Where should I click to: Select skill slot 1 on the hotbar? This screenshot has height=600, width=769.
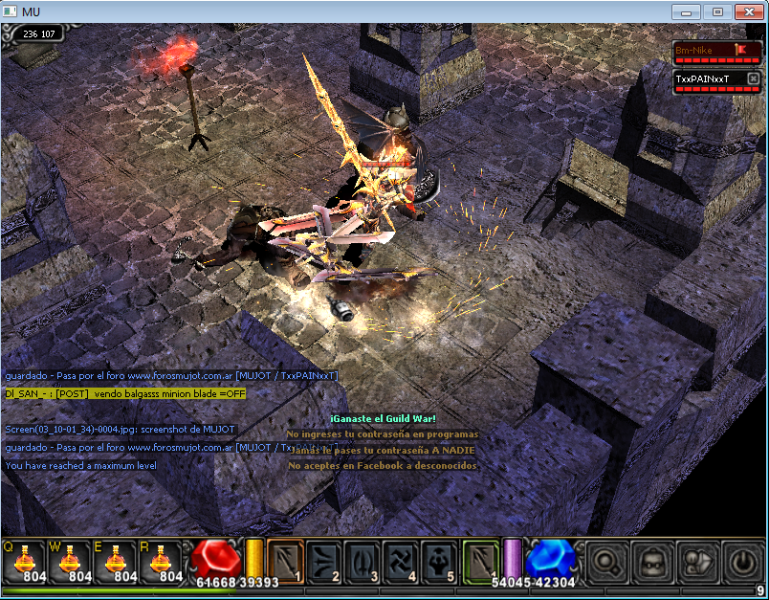pyautogui.click(x=285, y=561)
